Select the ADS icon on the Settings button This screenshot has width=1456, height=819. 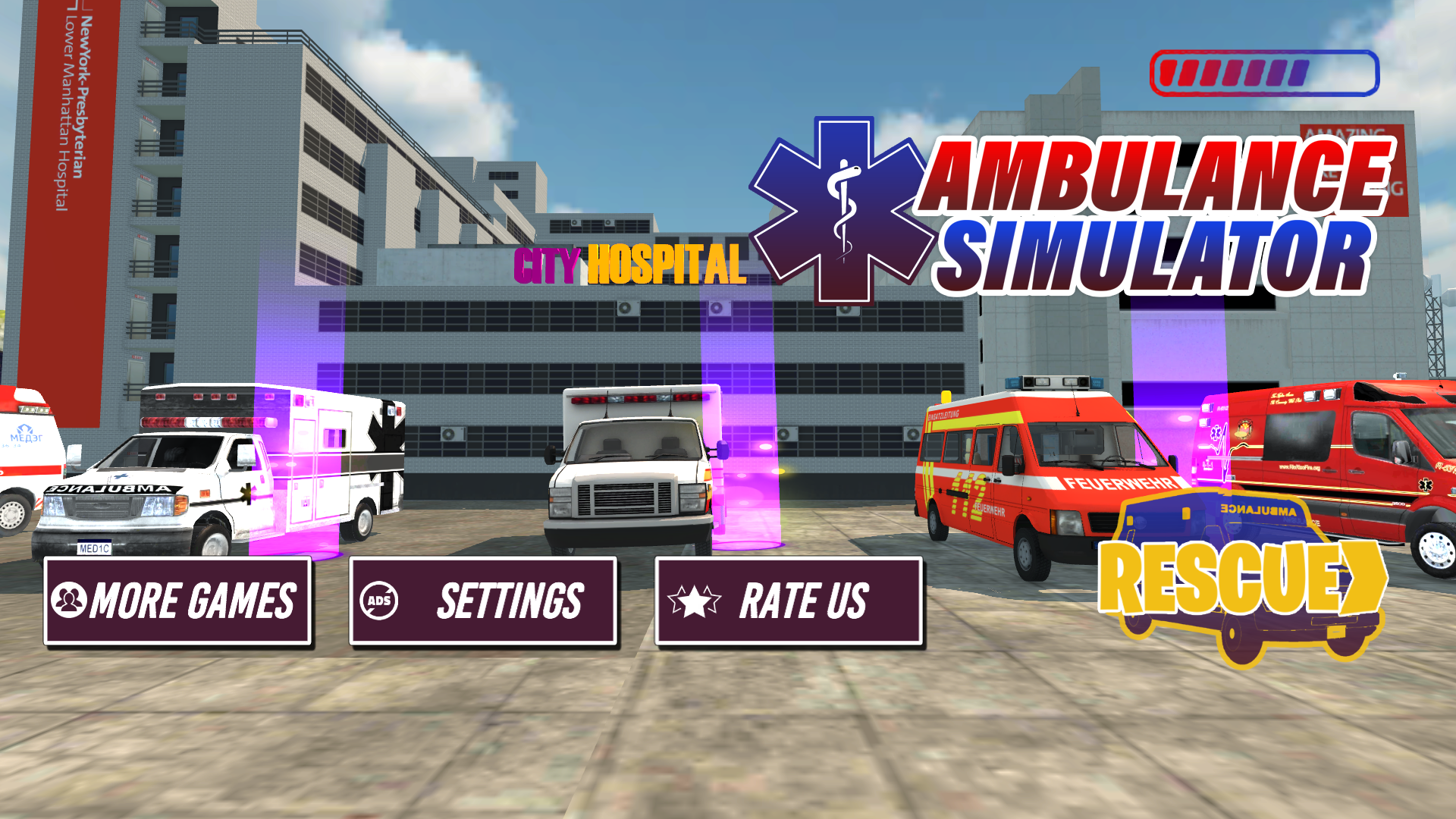[381, 599]
